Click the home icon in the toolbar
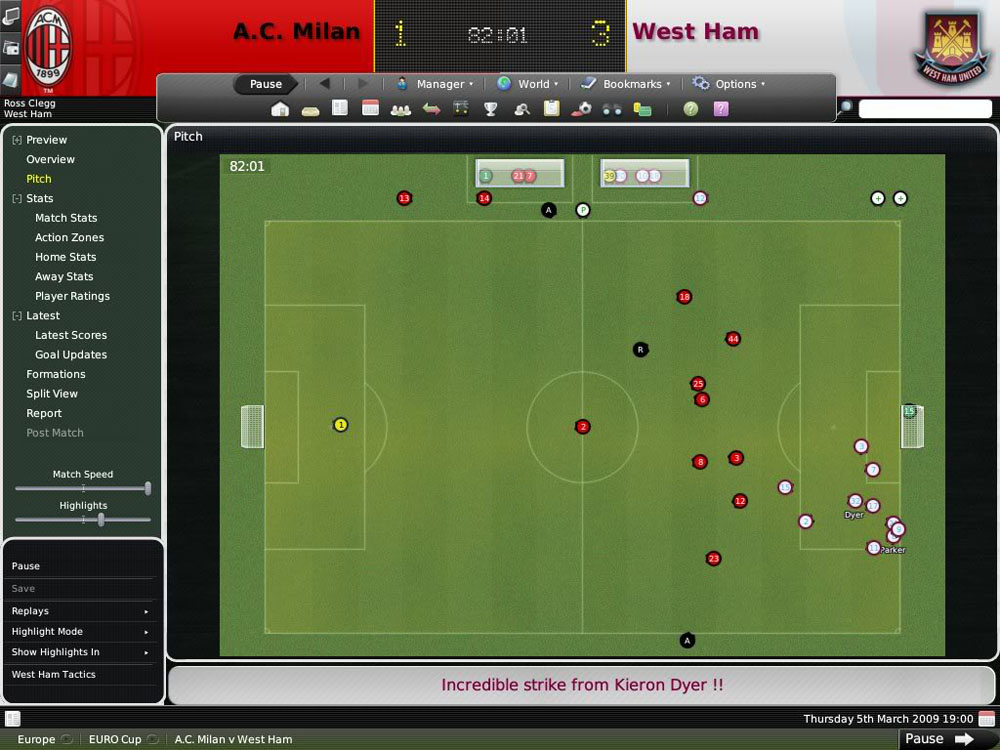Image resolution: width=1000 pixels, height=750 pixels. tap(280, 109)
